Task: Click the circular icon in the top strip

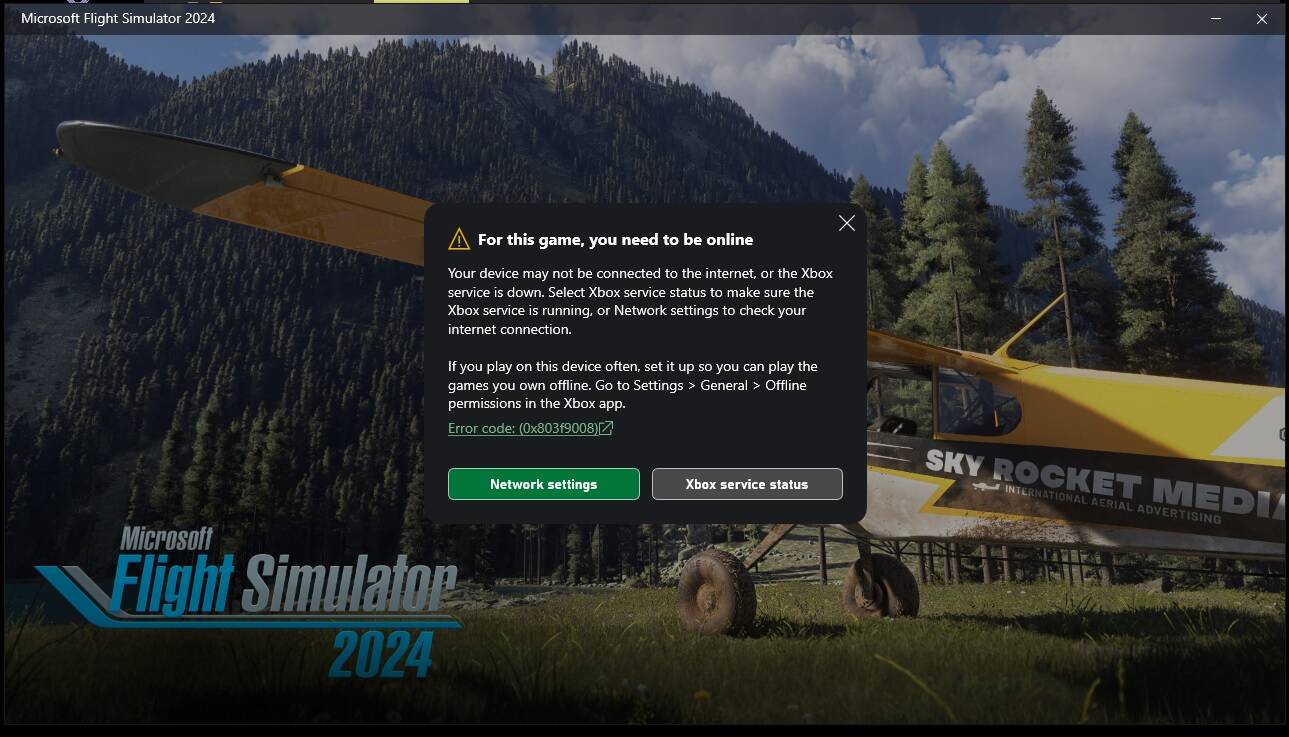Action: coord(78,3)
